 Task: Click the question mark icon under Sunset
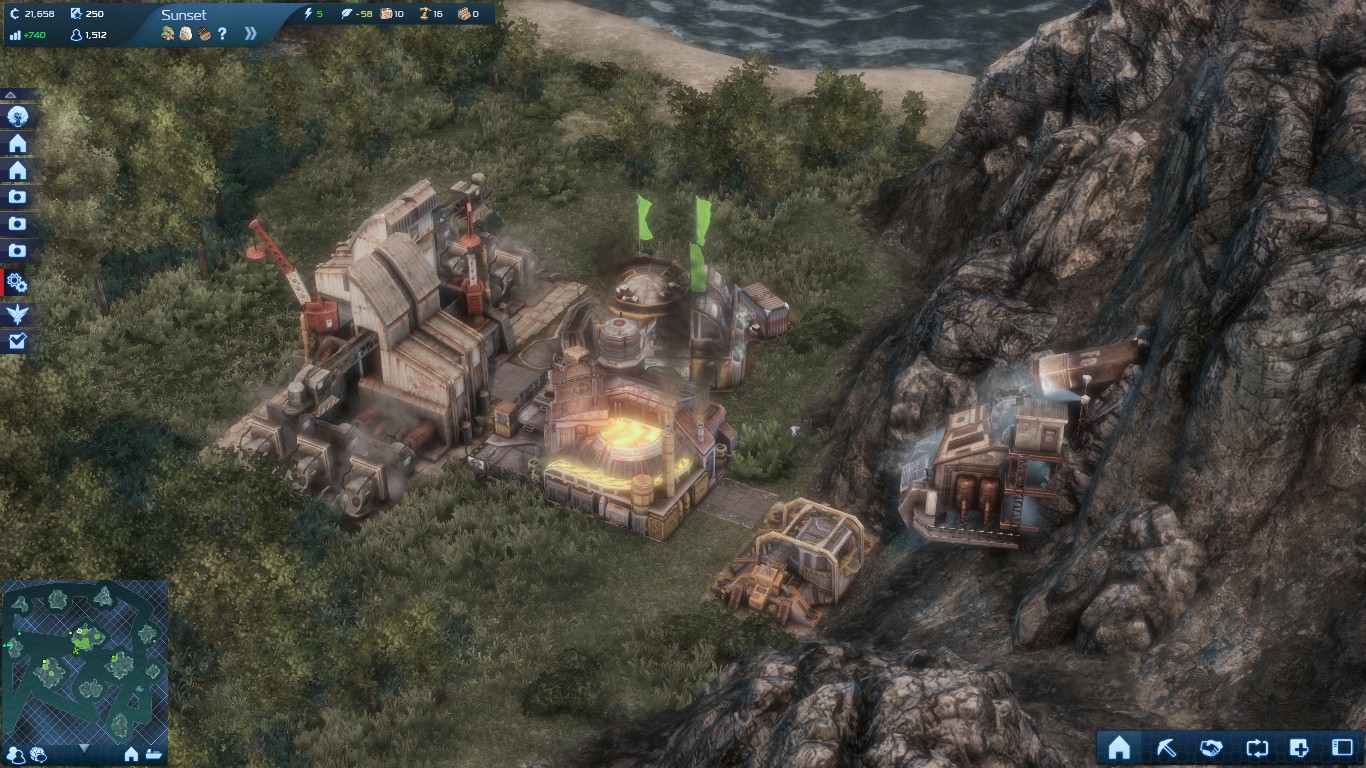[222, 34]
